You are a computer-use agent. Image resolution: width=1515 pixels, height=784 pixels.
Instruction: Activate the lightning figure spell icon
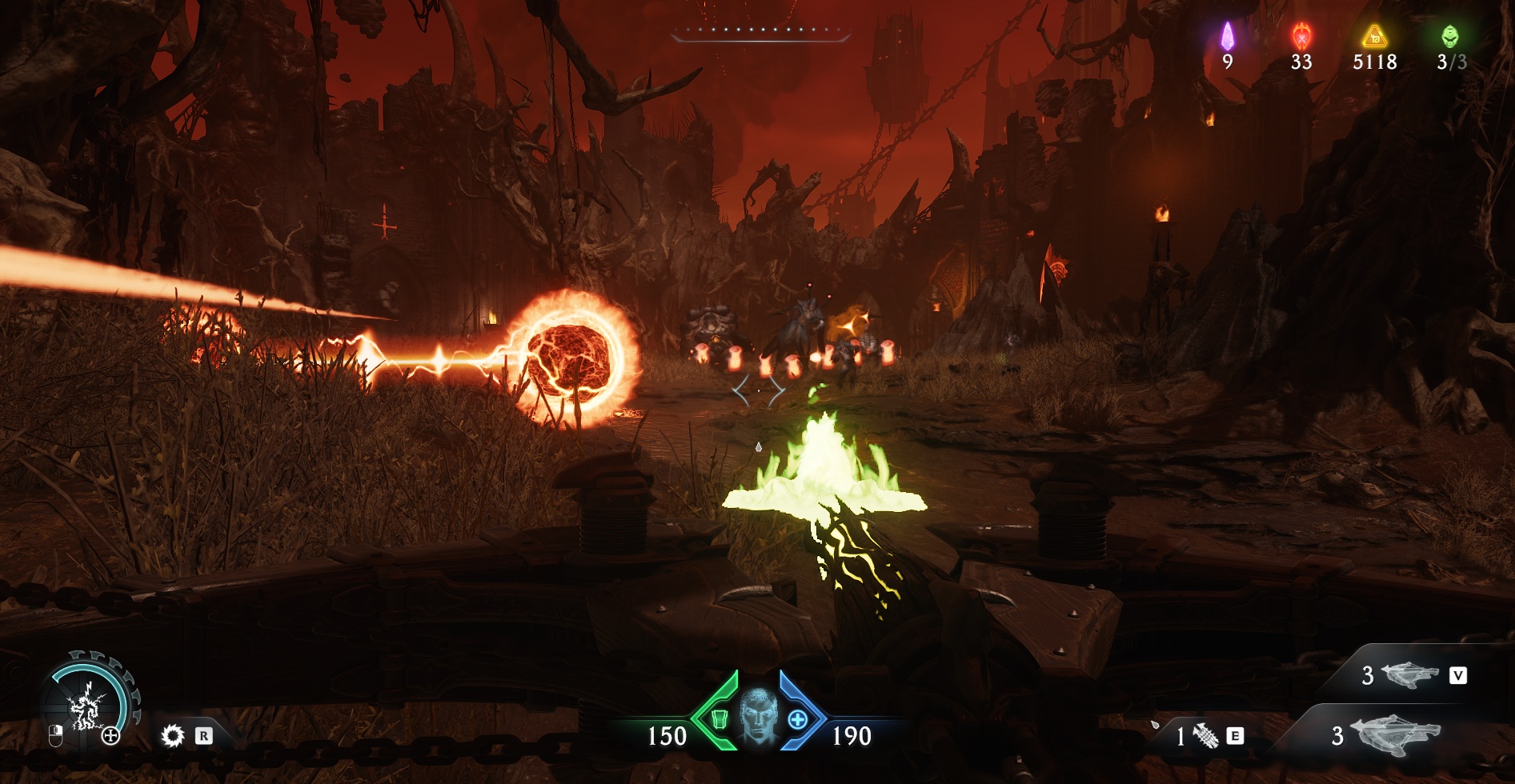point(86,707)
